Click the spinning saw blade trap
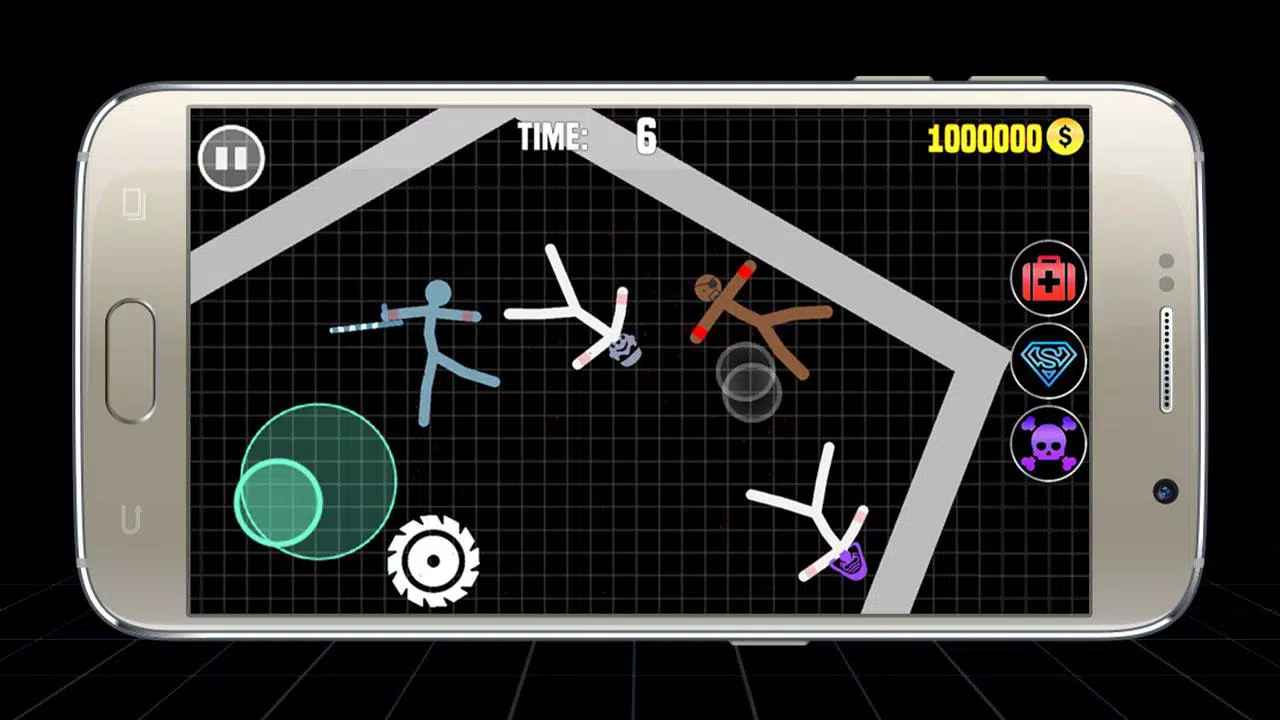This screenshot has height=720, width=1280. [434, 563]
